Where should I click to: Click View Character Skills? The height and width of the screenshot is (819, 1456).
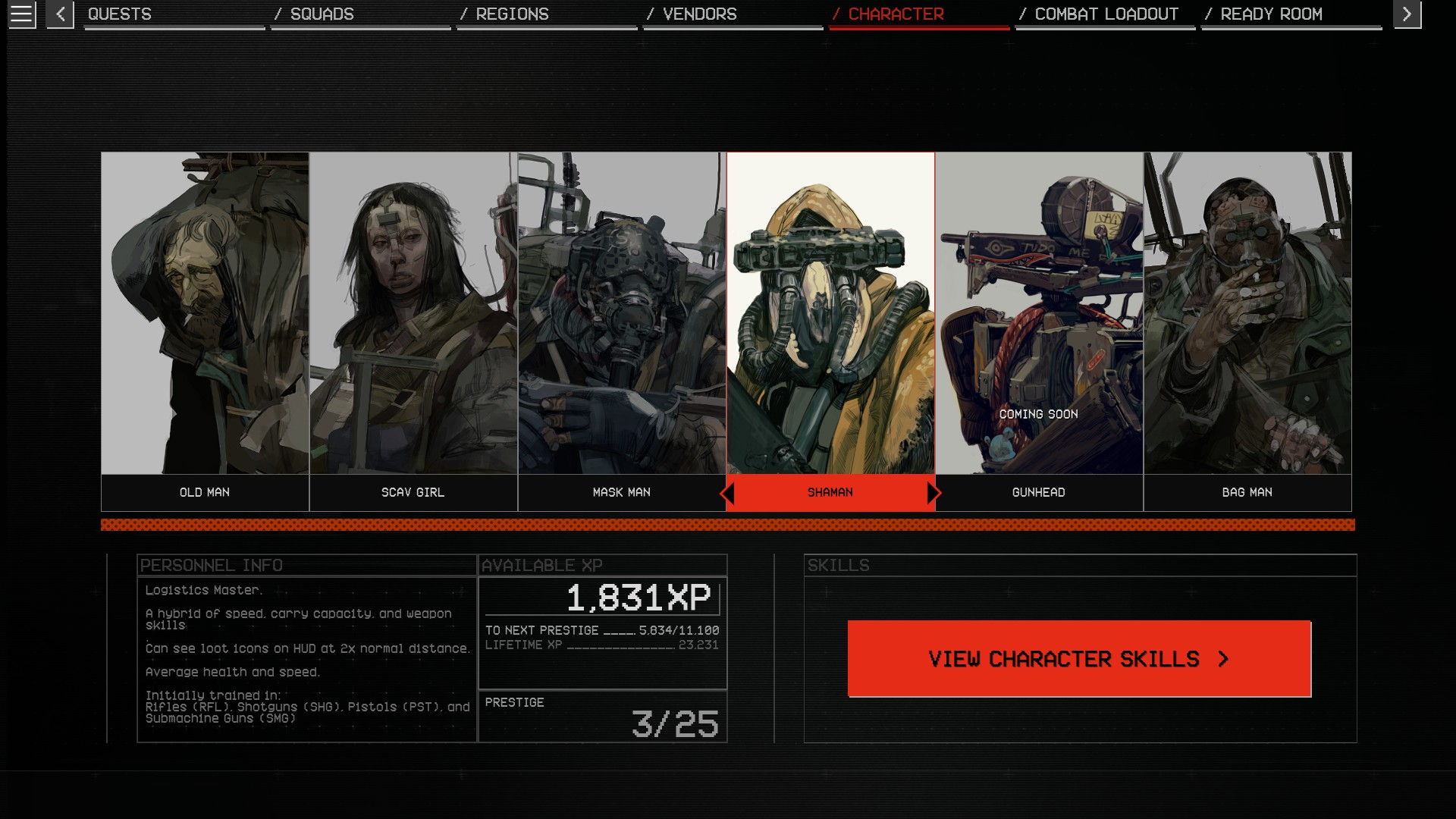coord(1077,658)
